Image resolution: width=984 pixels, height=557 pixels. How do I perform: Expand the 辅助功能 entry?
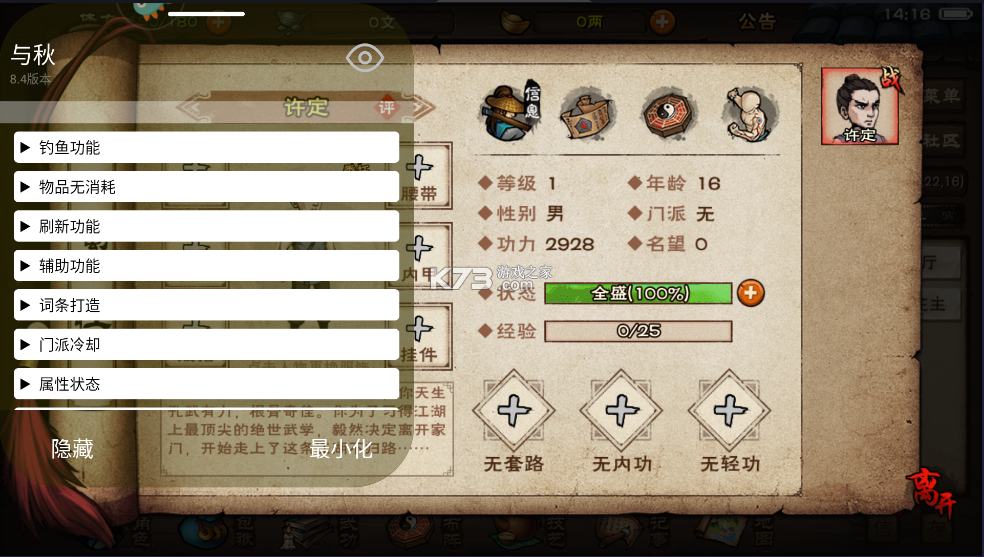(x=206, y=266)
